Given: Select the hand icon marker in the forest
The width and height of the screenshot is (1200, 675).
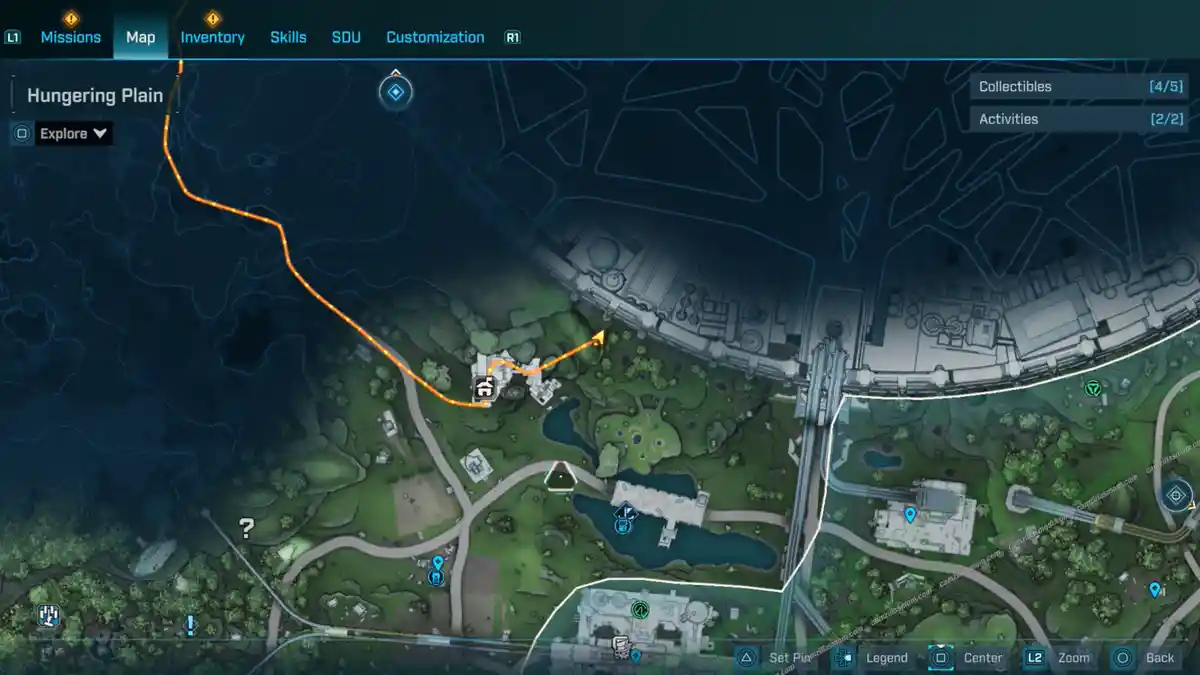Looking at the screenshot, I should pos(48,616).
